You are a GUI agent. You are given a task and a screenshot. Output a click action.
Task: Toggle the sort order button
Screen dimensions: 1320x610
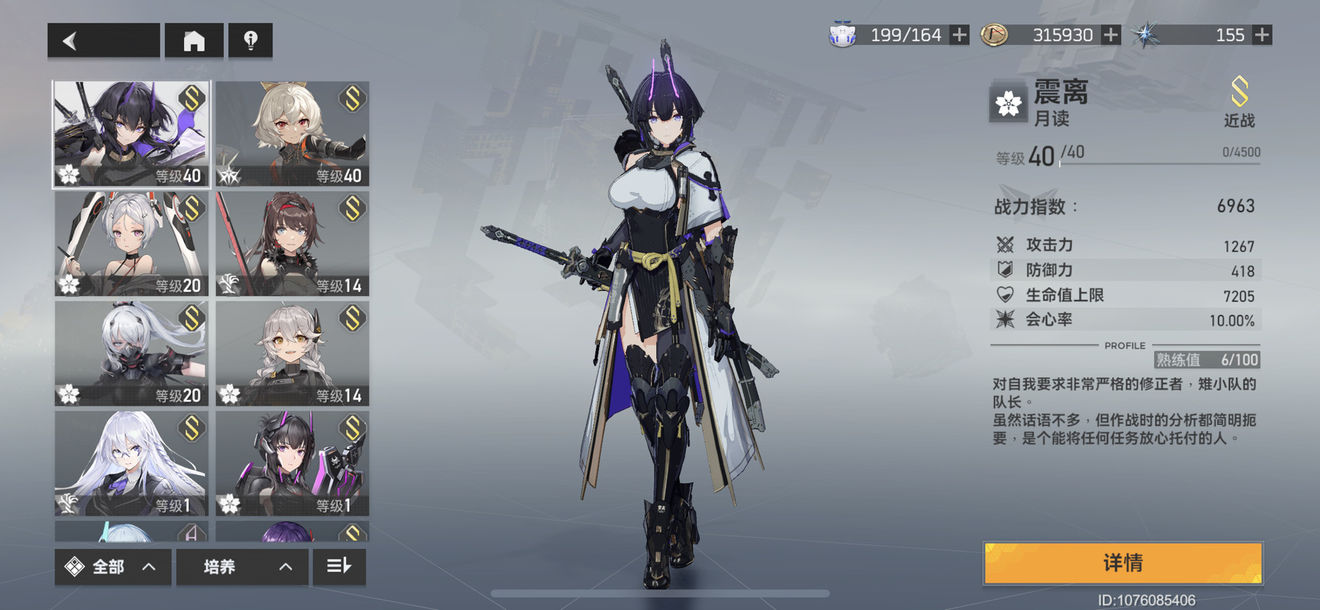[339, 567]
